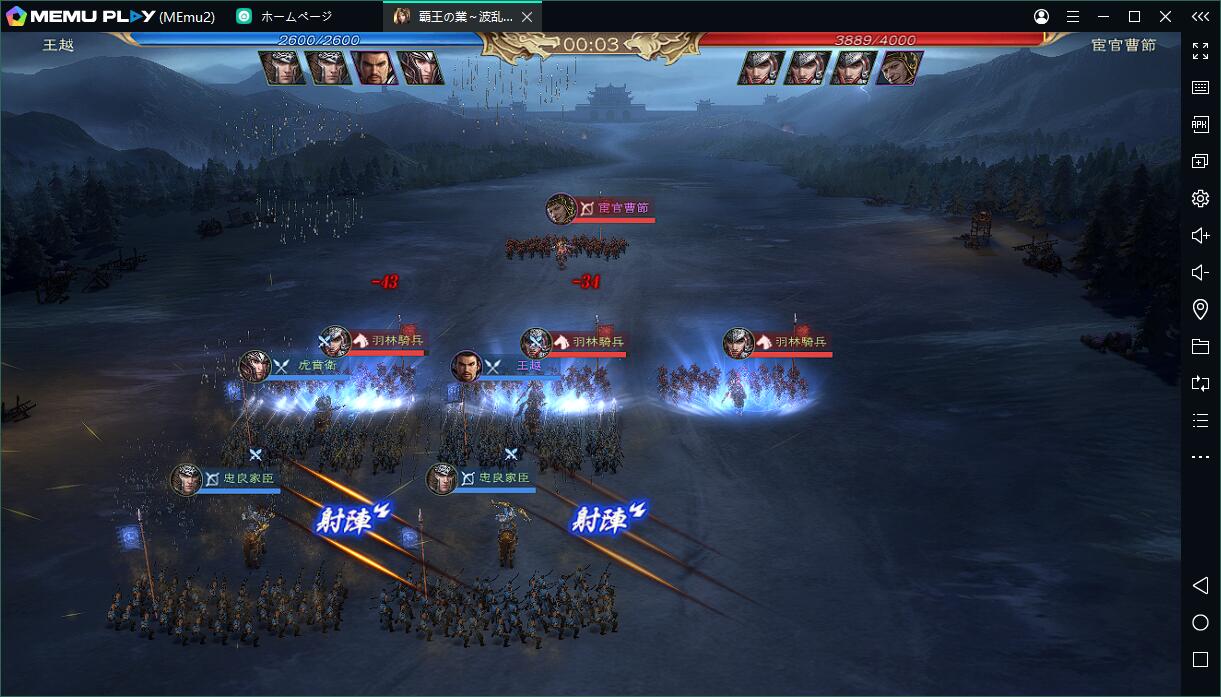This screenshot has width=1221, height=697.
Task: Select the bearded general portrait in allied lineup
Action: pyautogui.click(x=374, y=67)
